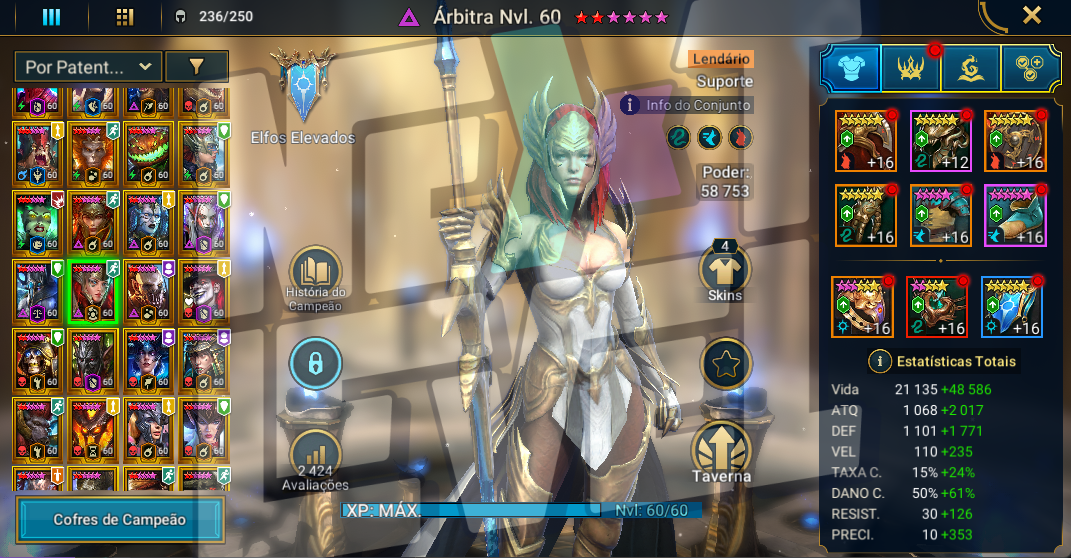Open the Por Patente sorting dropdown
This screenshot has height=558, width=1071.
tap(88, 67)
